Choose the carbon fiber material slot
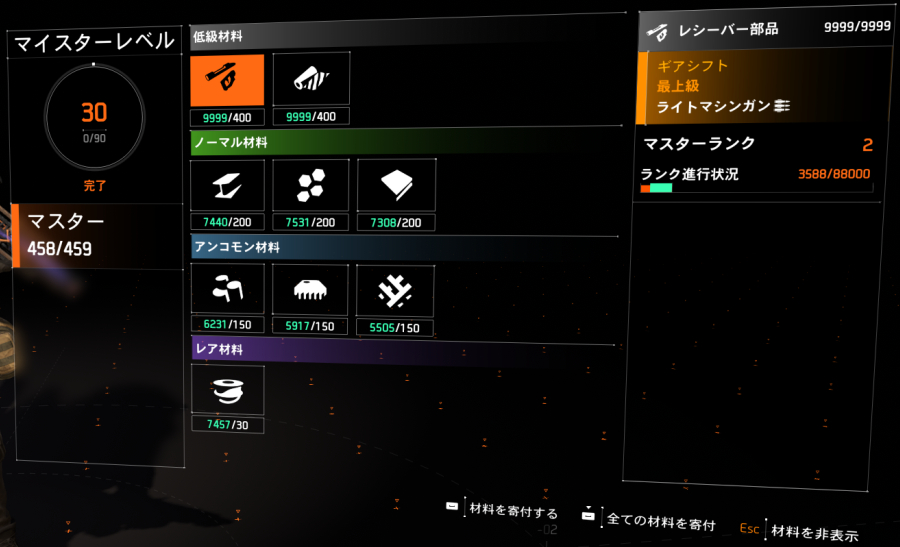Viewport: 900px width, 547px height. coord(227,290)
